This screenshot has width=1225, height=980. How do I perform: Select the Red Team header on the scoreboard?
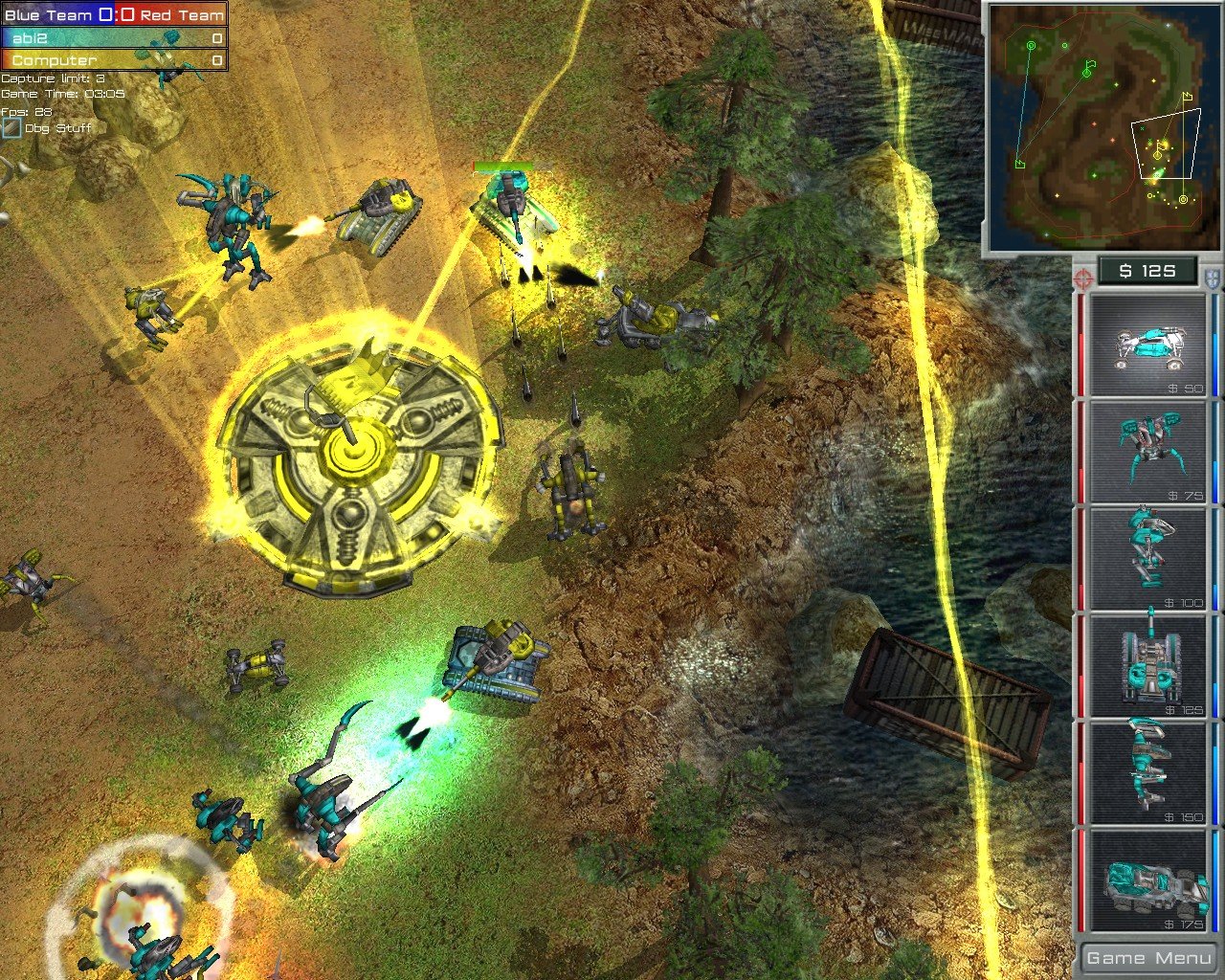point(182,14)
